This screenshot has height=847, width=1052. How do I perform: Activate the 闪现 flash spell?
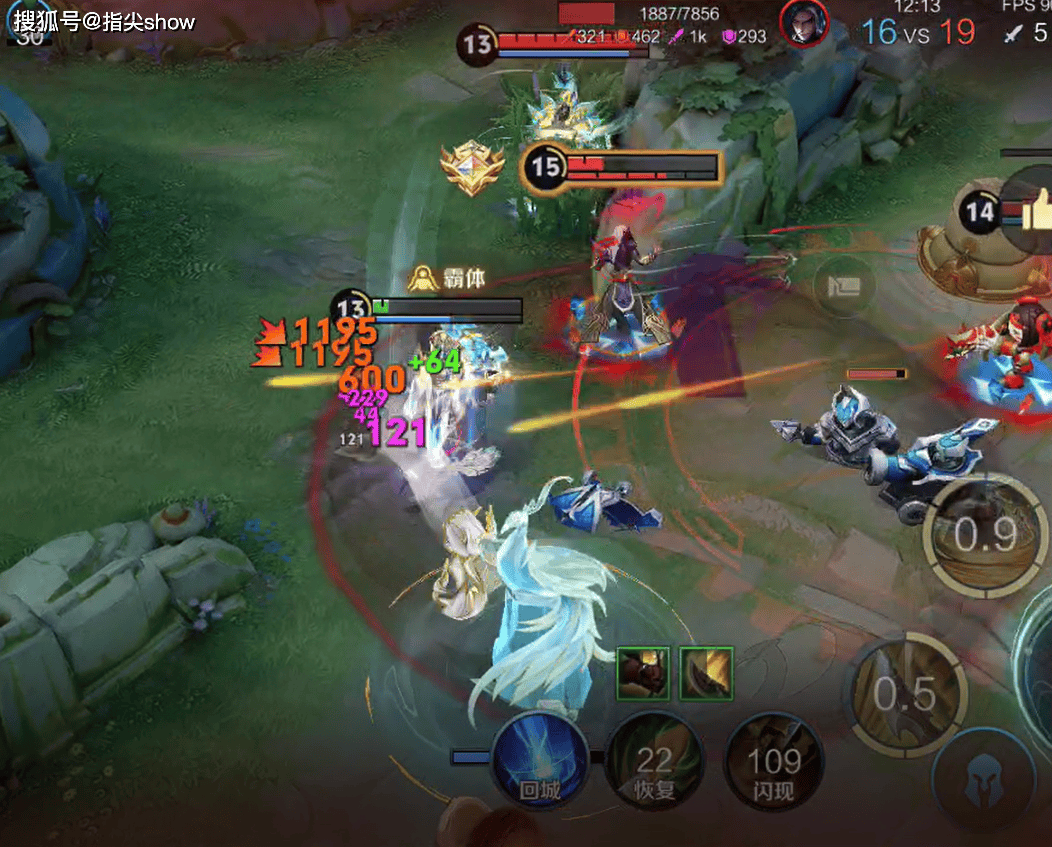pyautogui.click(x=774, y=762)
